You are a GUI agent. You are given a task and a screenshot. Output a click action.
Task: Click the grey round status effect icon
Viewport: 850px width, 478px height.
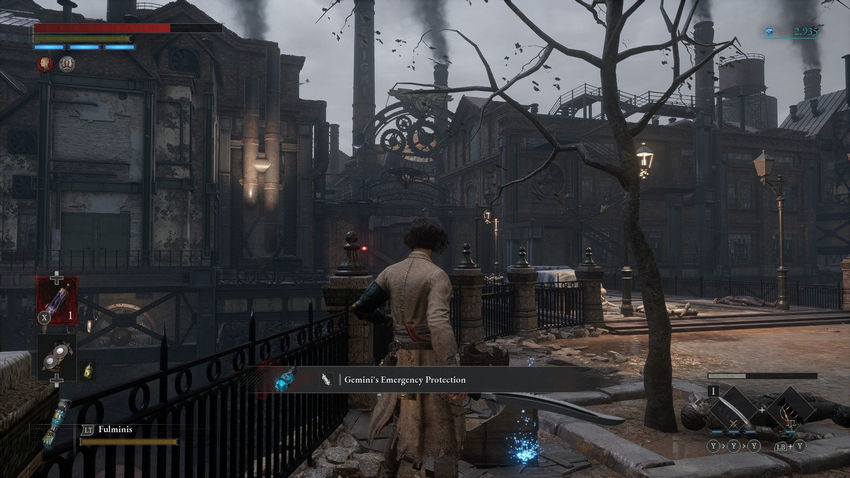point(67,64)
